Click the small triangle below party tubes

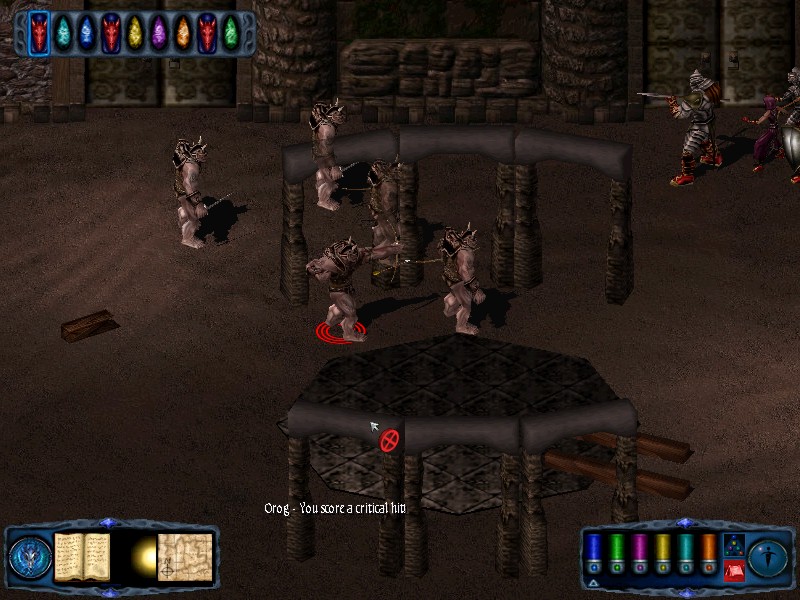click(593, 581)
